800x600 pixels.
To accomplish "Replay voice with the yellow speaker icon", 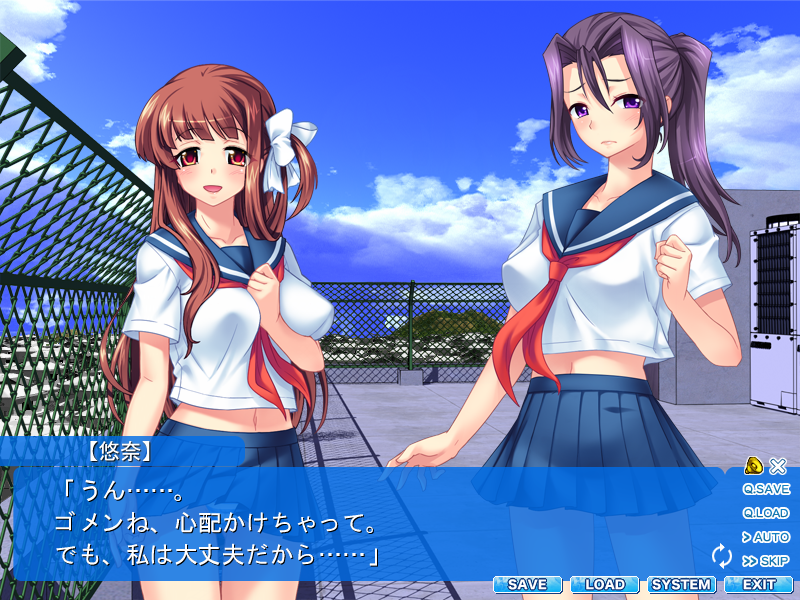I will coord(755,465).
